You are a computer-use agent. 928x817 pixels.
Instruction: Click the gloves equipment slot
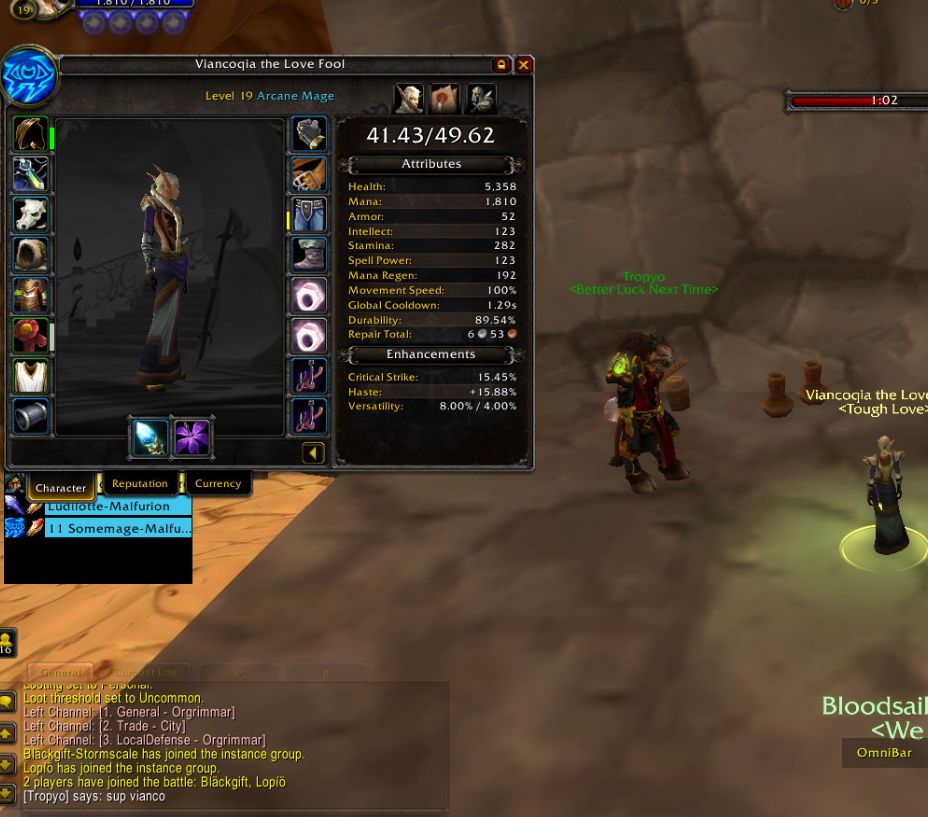pyautogui.click(x=309, y=134)
